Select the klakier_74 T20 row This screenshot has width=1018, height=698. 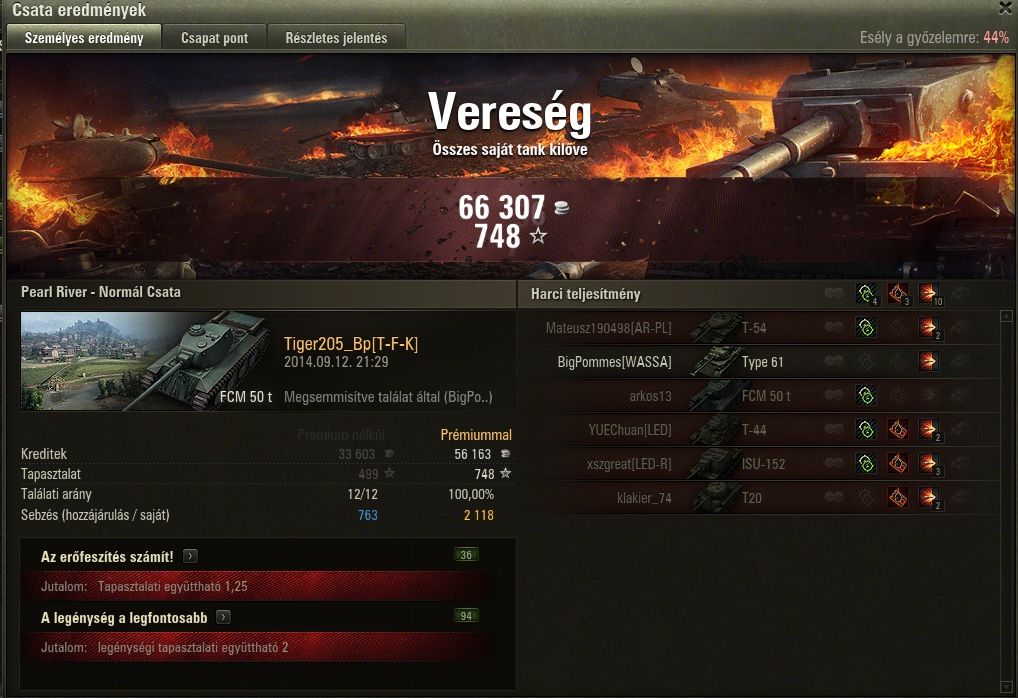pos(700,498)
